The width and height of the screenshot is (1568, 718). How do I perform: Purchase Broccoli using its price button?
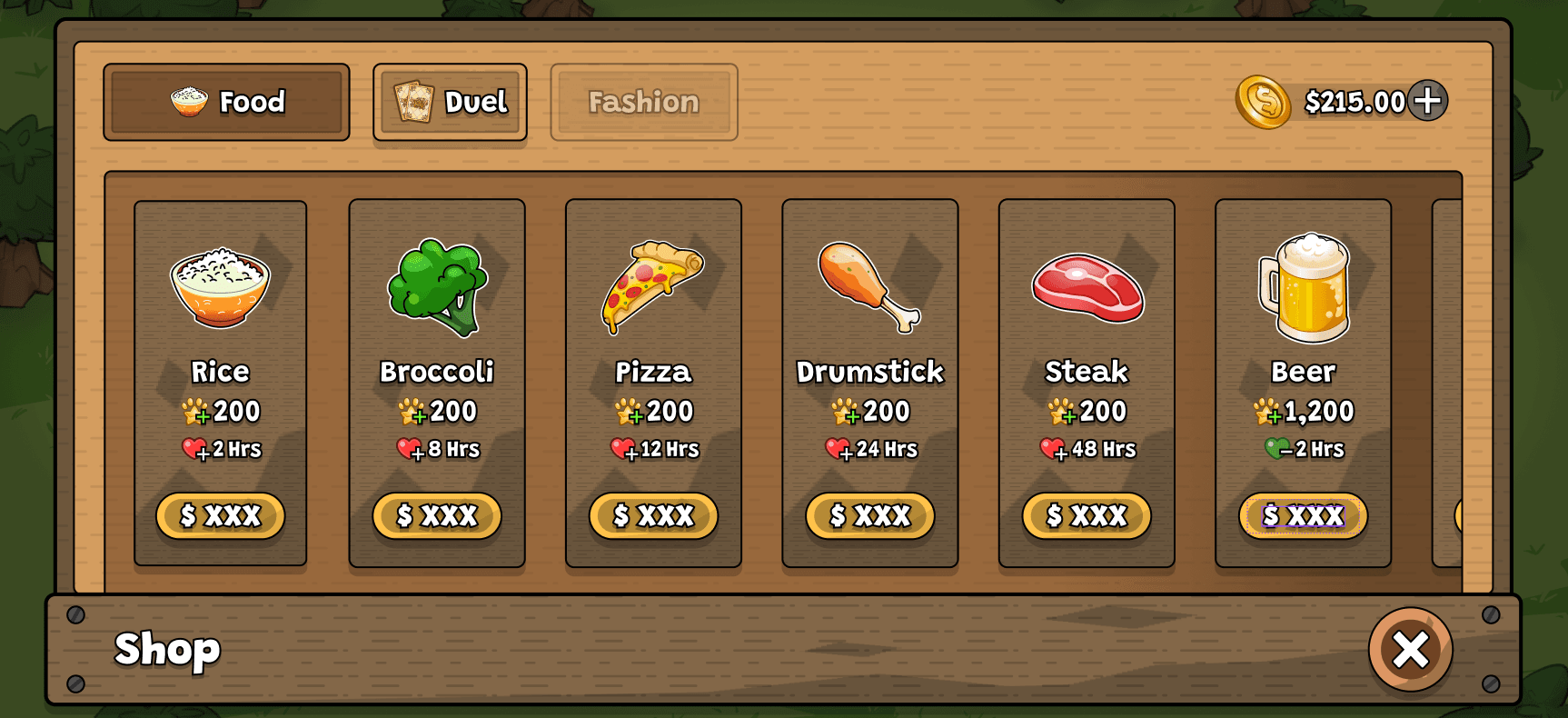437,516
